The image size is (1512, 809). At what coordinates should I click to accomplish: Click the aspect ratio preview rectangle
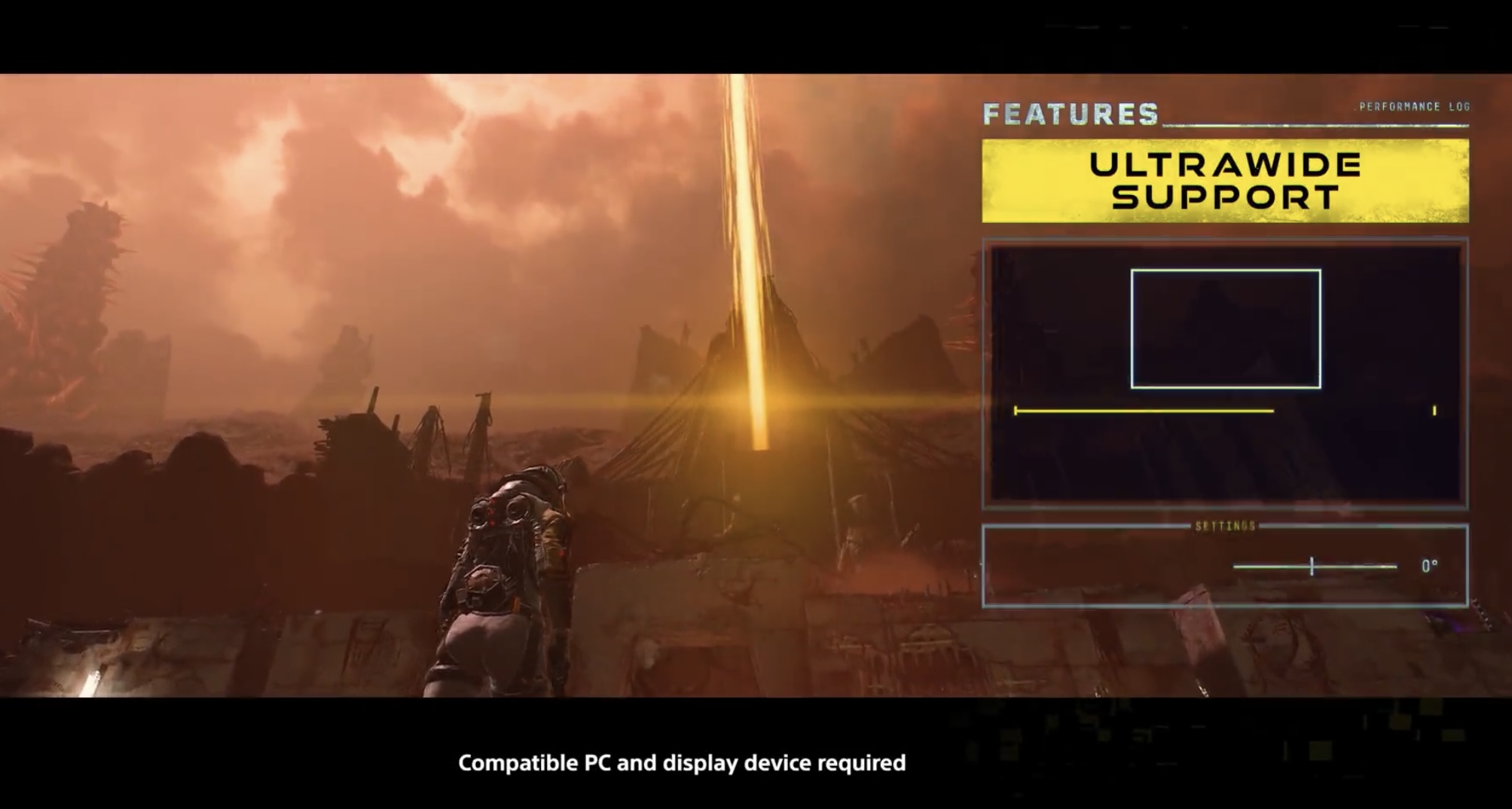coord(1225,328)
